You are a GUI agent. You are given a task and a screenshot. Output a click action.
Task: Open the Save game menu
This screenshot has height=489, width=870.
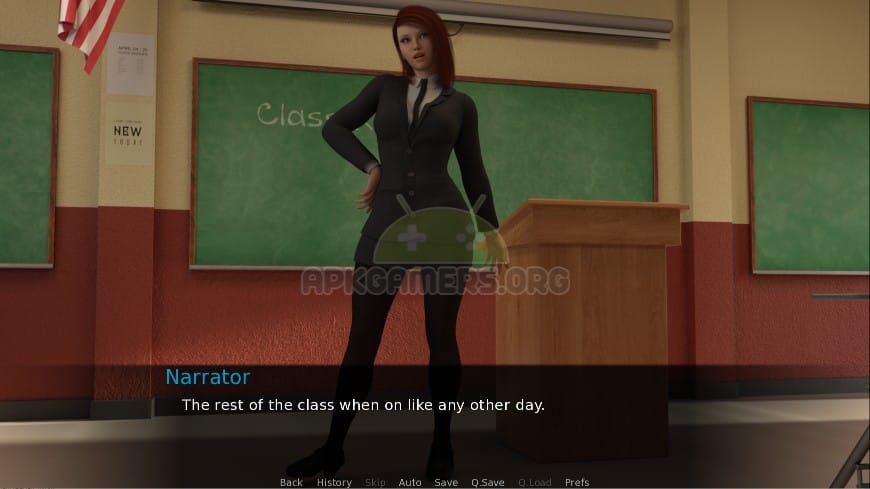pyautogui.click(x=446, y=482)
